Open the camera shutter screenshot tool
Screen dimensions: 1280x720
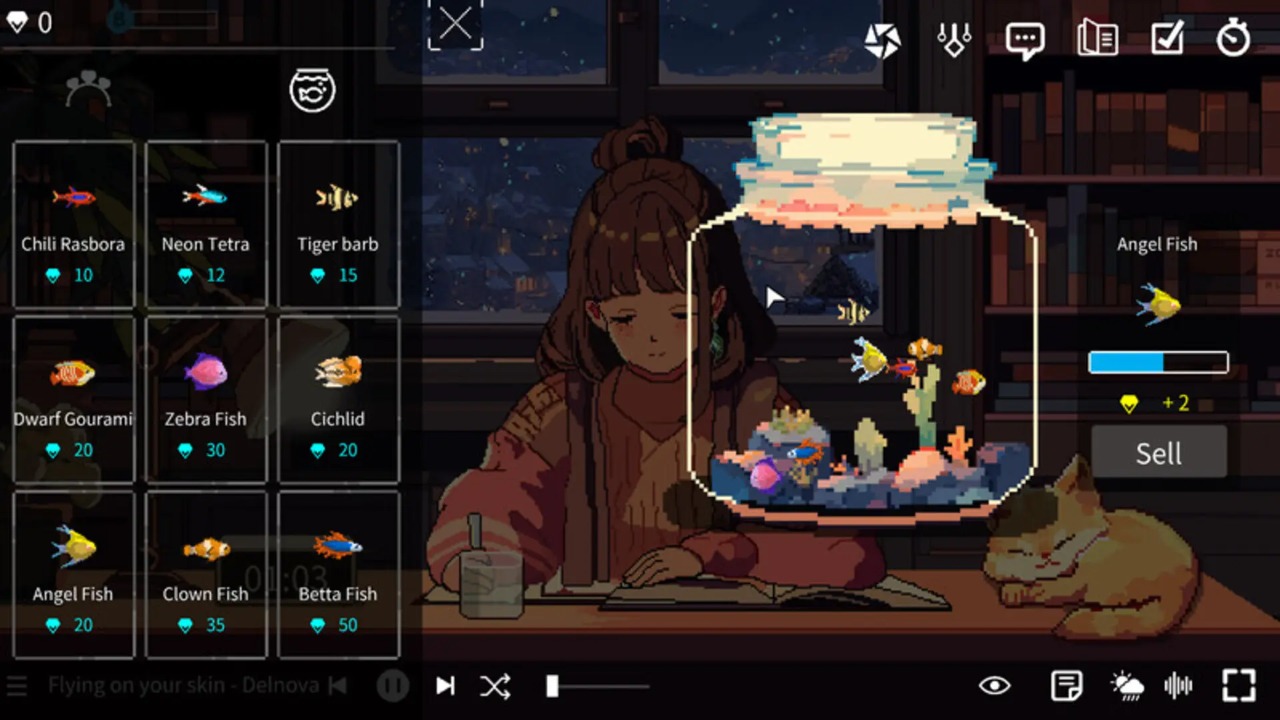pos(883,39)
